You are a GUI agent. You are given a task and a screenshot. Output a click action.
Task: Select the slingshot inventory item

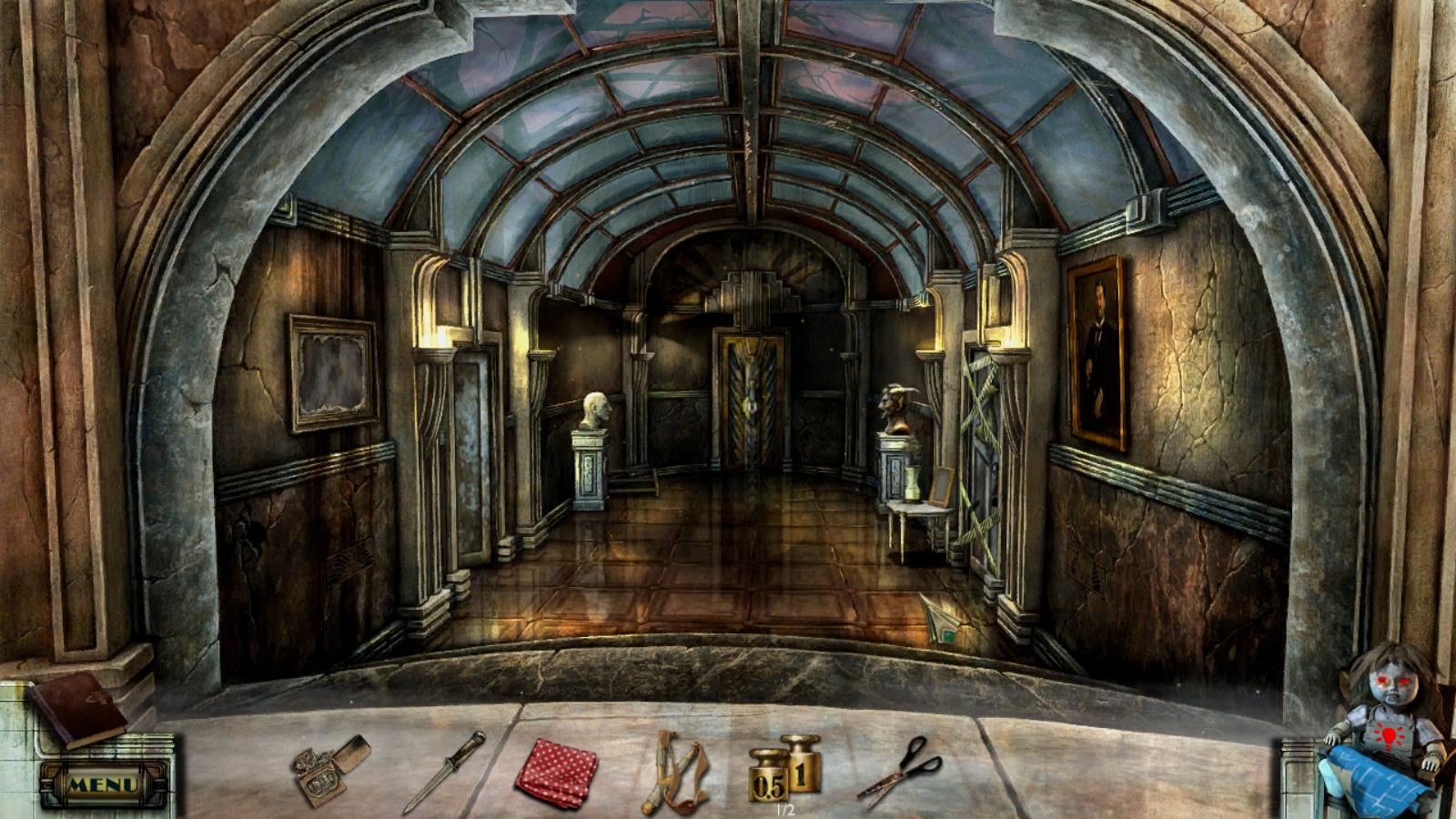676,772
